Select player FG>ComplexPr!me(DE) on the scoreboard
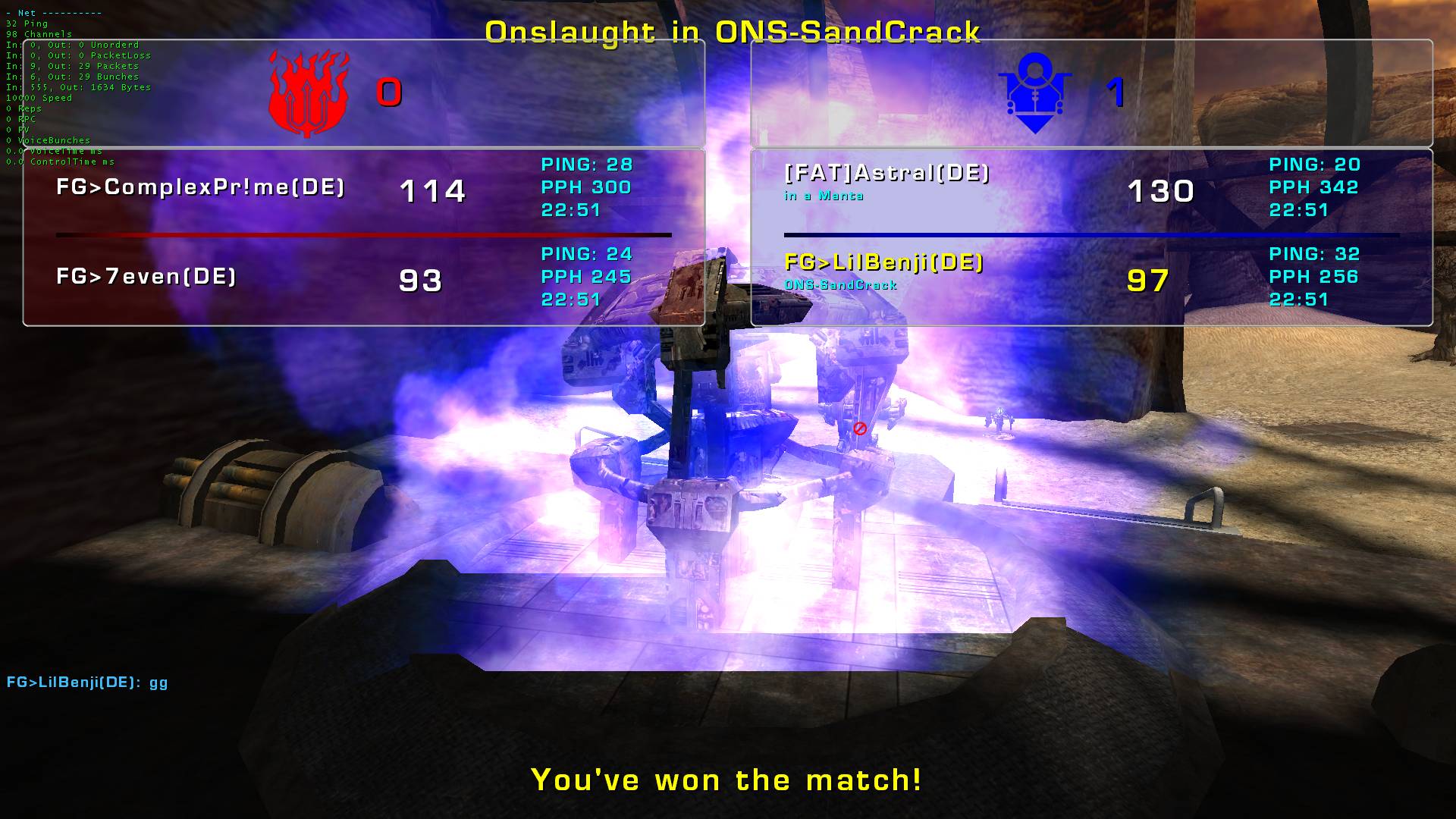The height and width of the screenshot is (819, 1456). pos(201,187)
